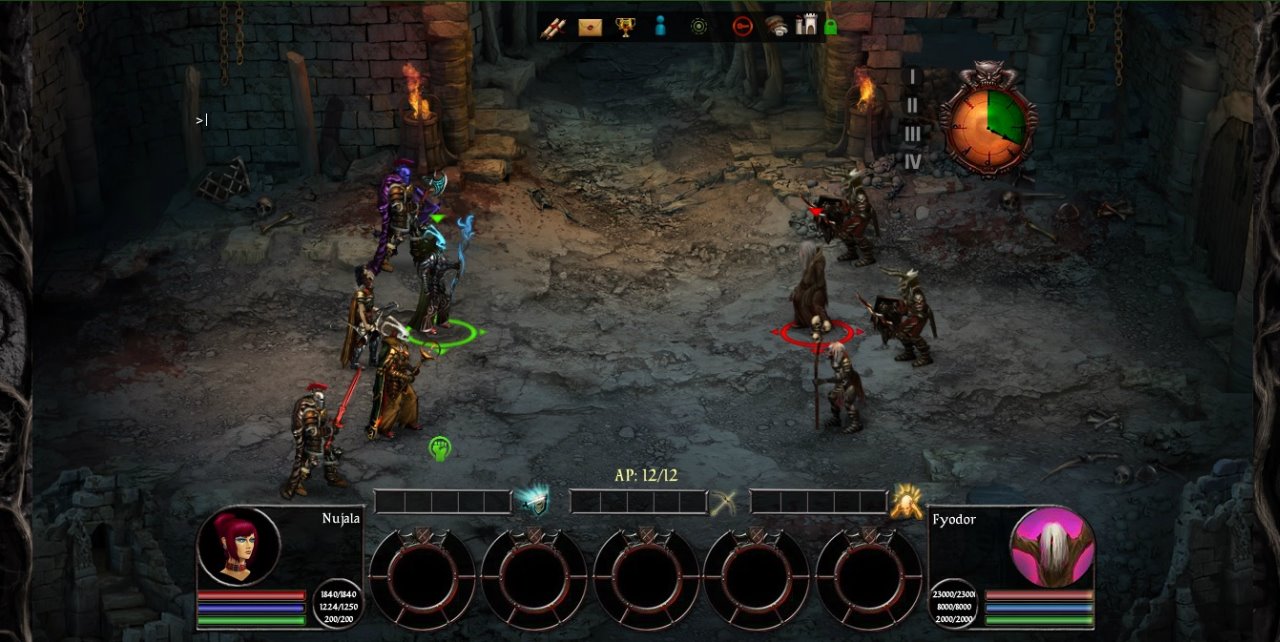Activate the glowing golden figure icon
This screenshot has height=642, width=1280.
point(907,500)
